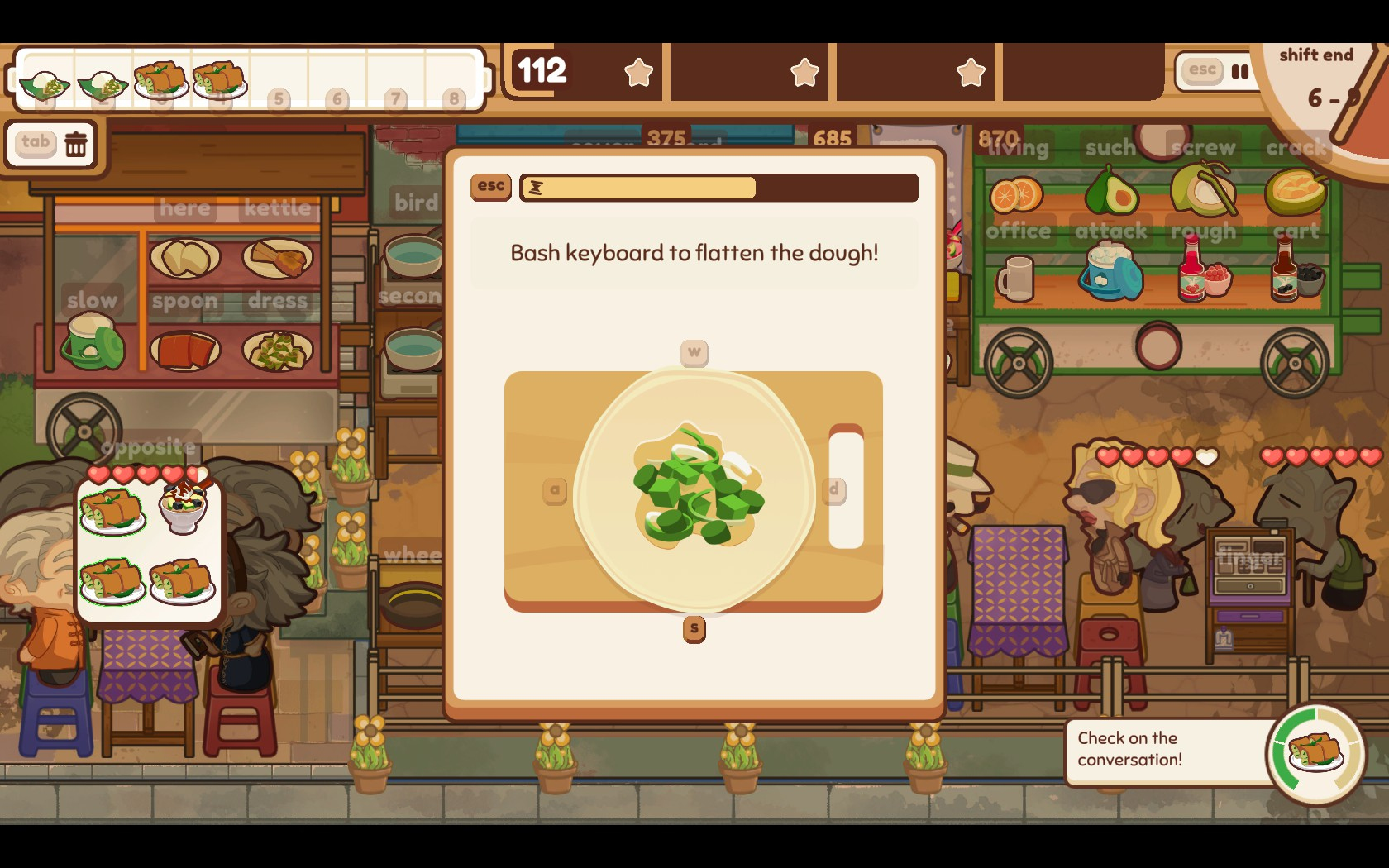Select the circular spring roll progress icon
1389x868 pixels.
(x=1315, y=753)
